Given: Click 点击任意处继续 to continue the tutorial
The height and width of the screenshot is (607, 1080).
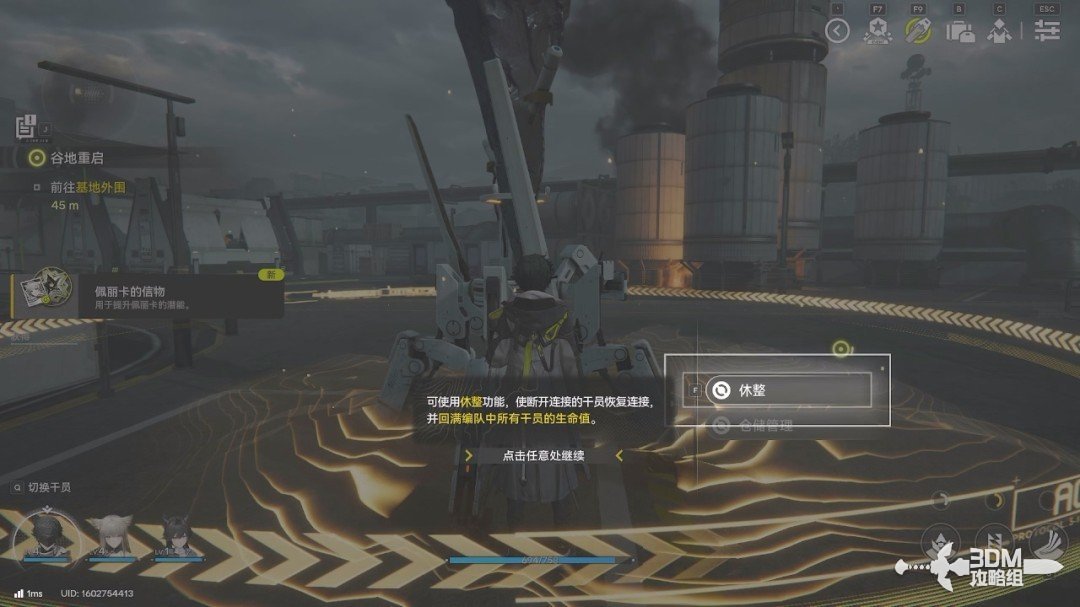Looking at the screenshot, I should click(544, 455).
